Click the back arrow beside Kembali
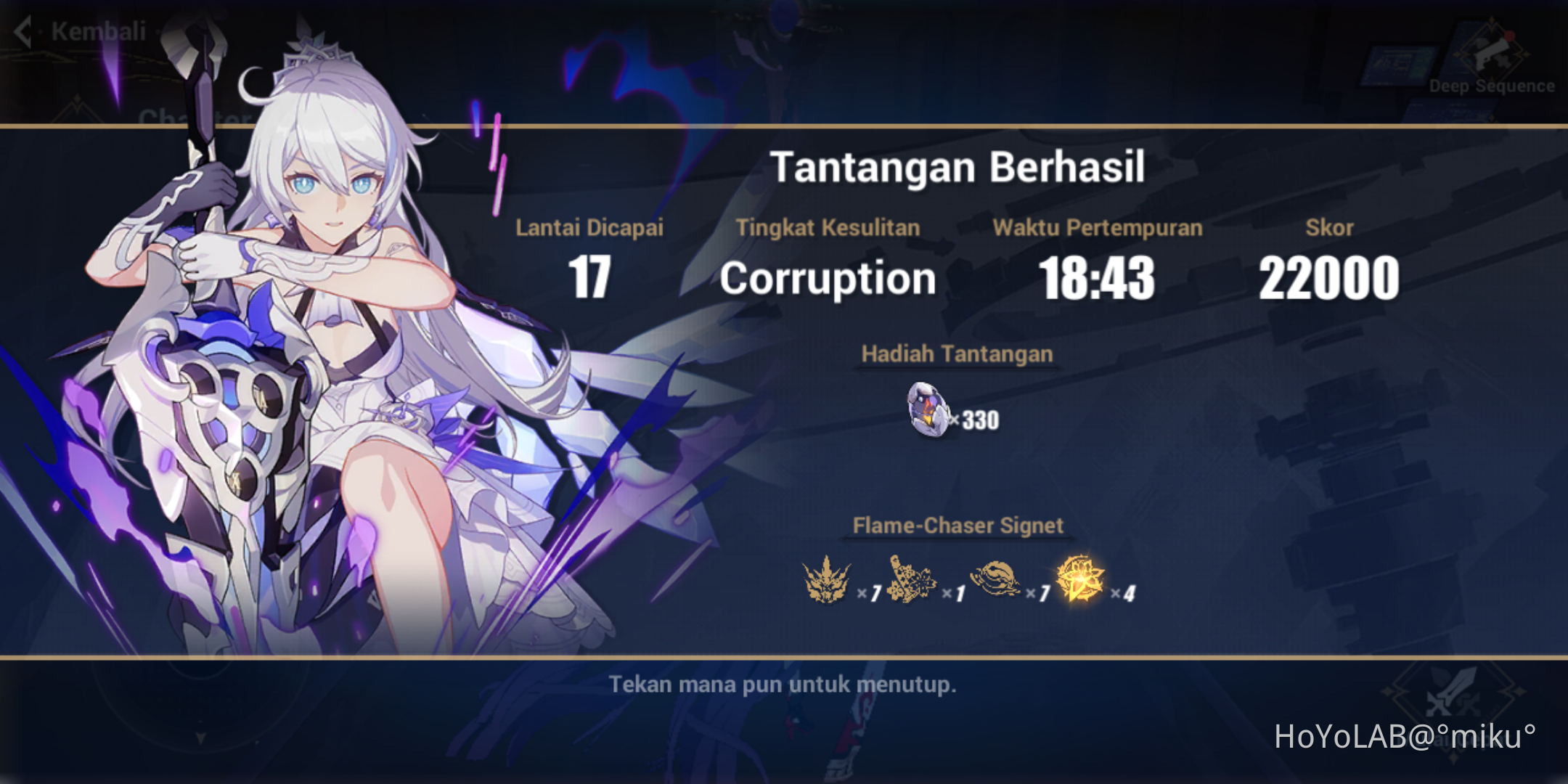 (22, 32)
